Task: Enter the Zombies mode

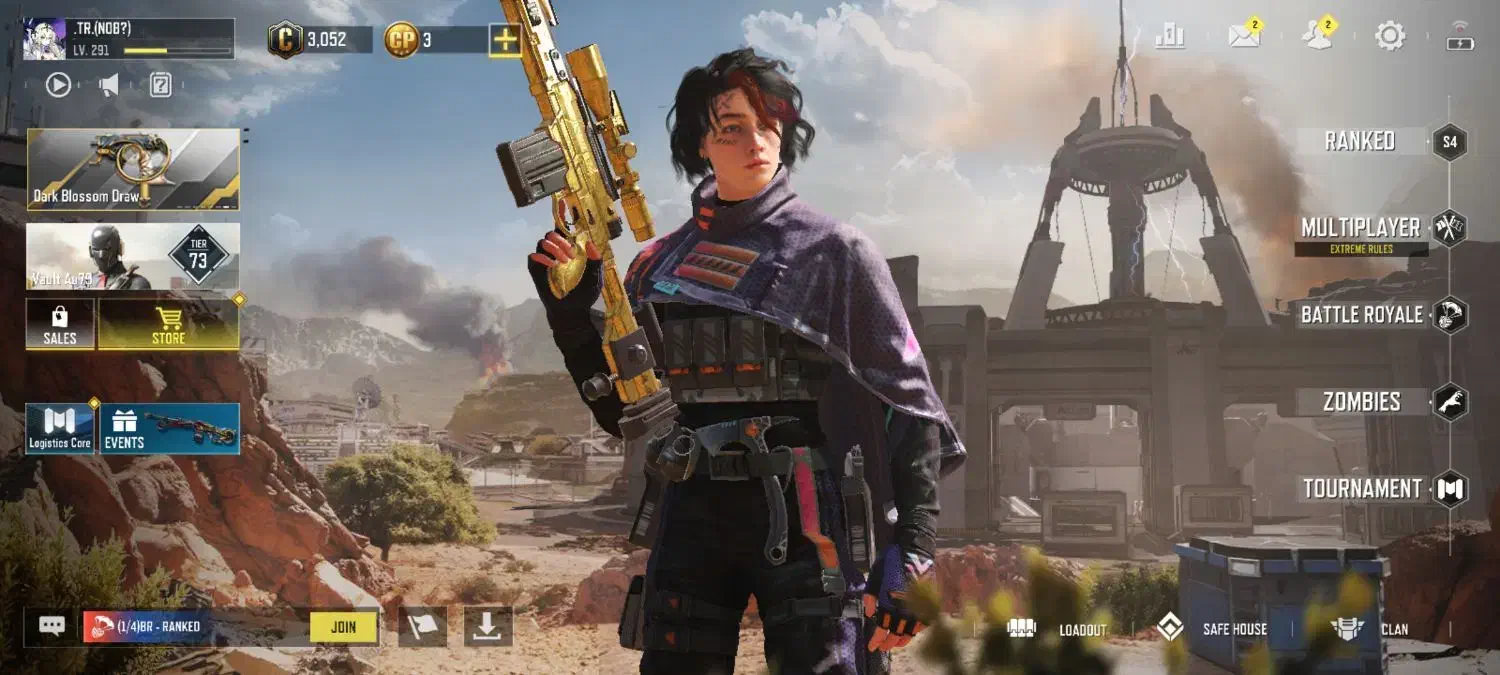Action: pyautogui.click(x=1362, y=402)
